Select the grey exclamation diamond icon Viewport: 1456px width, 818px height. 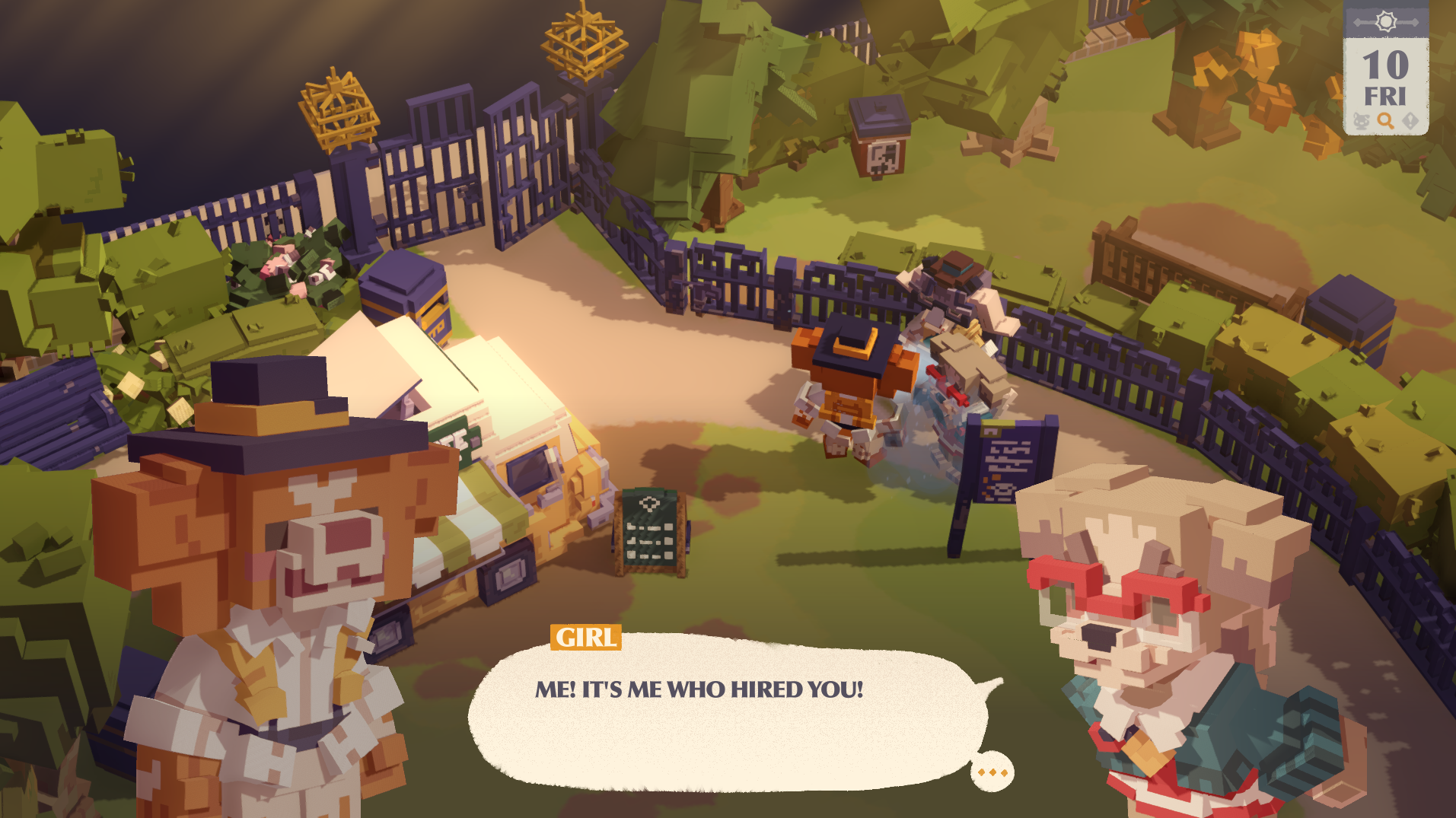pos(1410,122)
